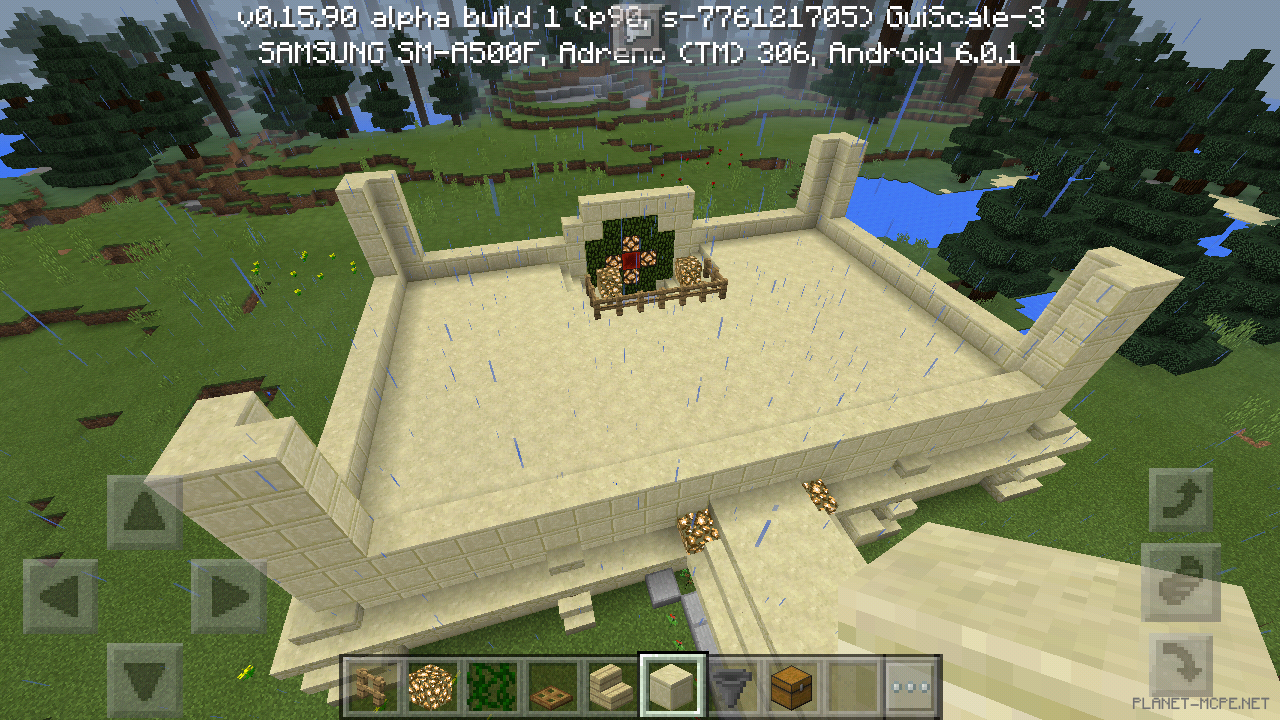Select the wooden trapdoor slot
Viewport: 1280px width, 720px height.
[x=551, y=686]
